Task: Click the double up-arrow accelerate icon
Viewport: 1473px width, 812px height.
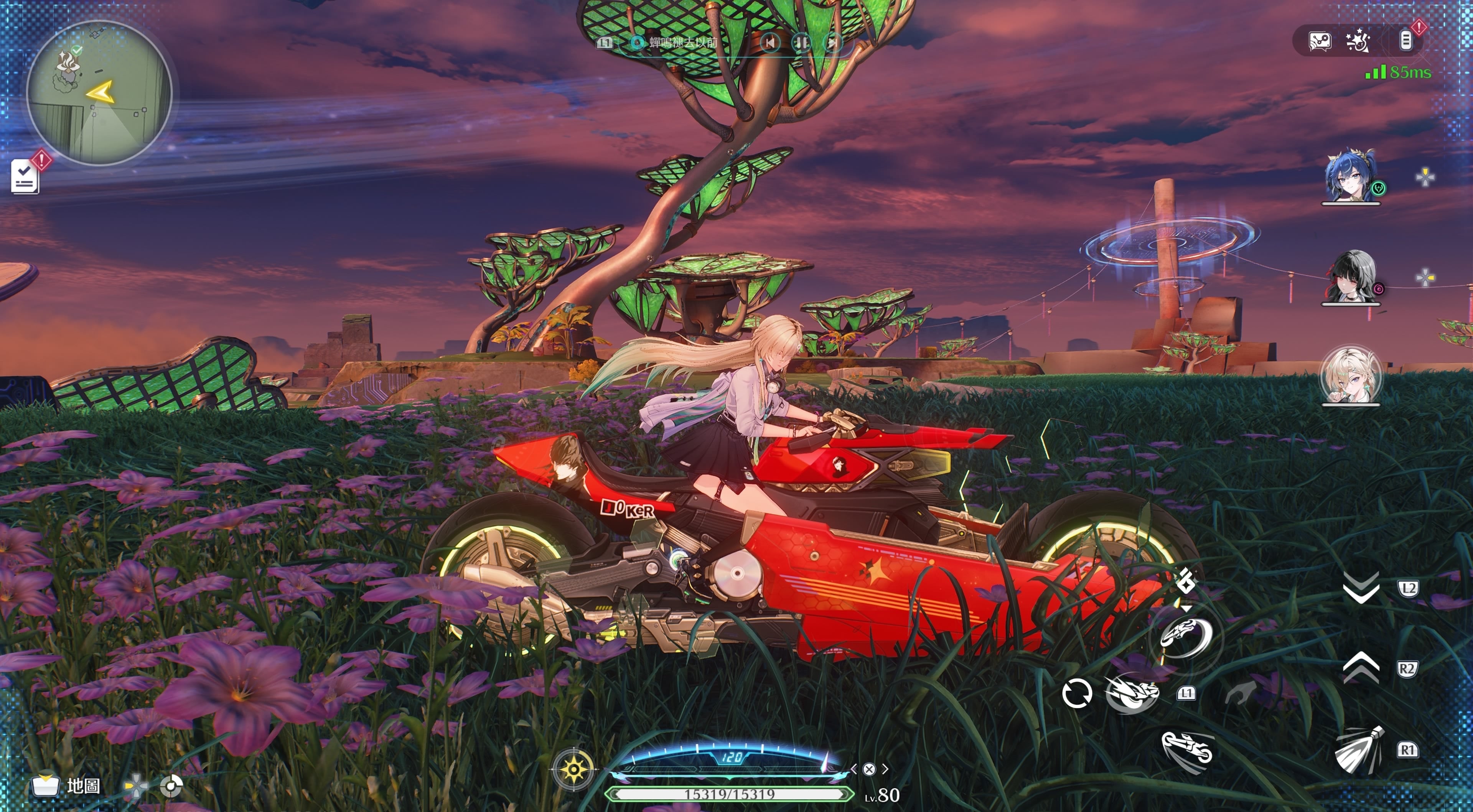Action: [x=1361, y=668]
